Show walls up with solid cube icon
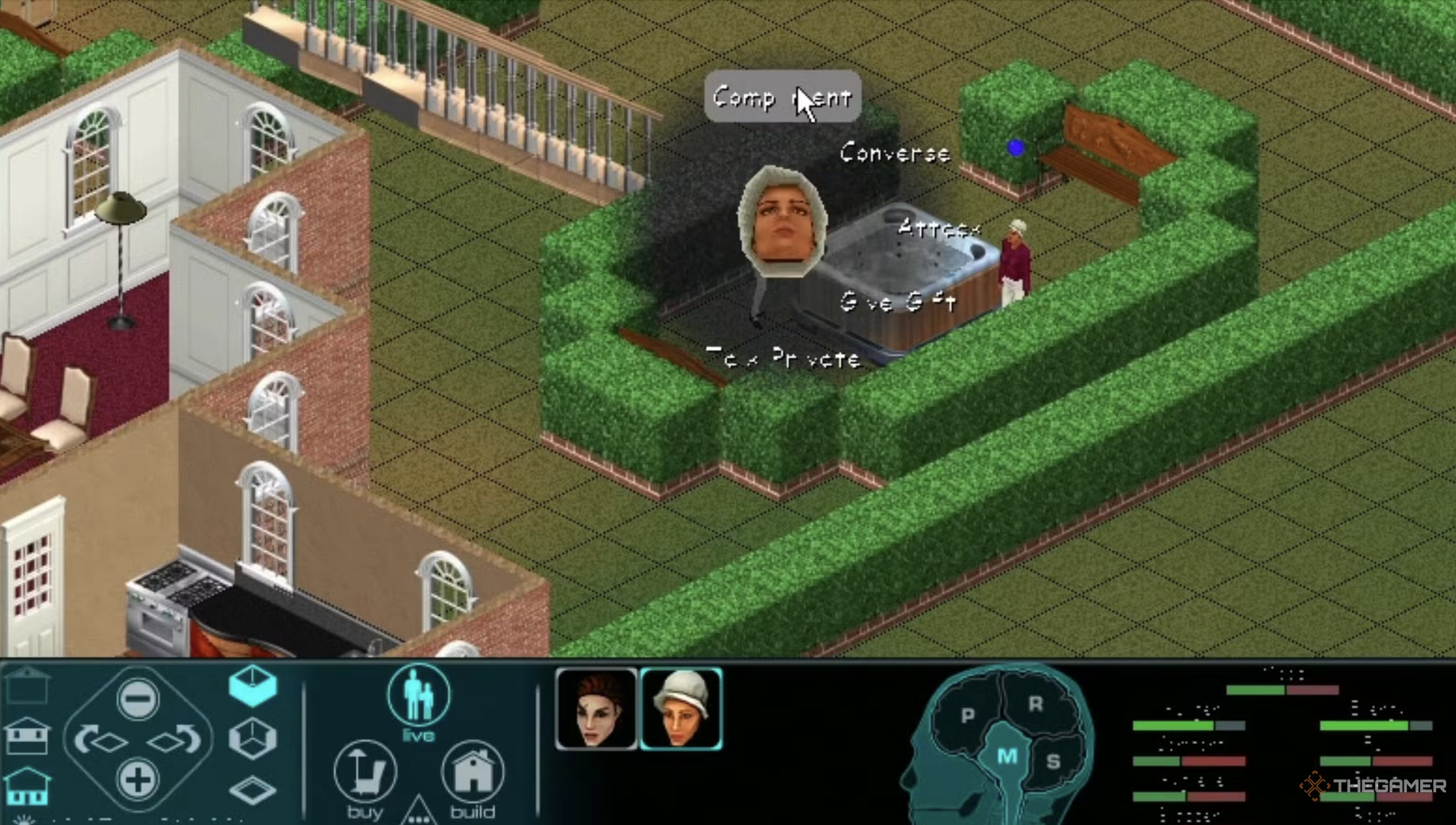Image resolution: width=1456 pixels, height=825 pixels. point(252,686)
